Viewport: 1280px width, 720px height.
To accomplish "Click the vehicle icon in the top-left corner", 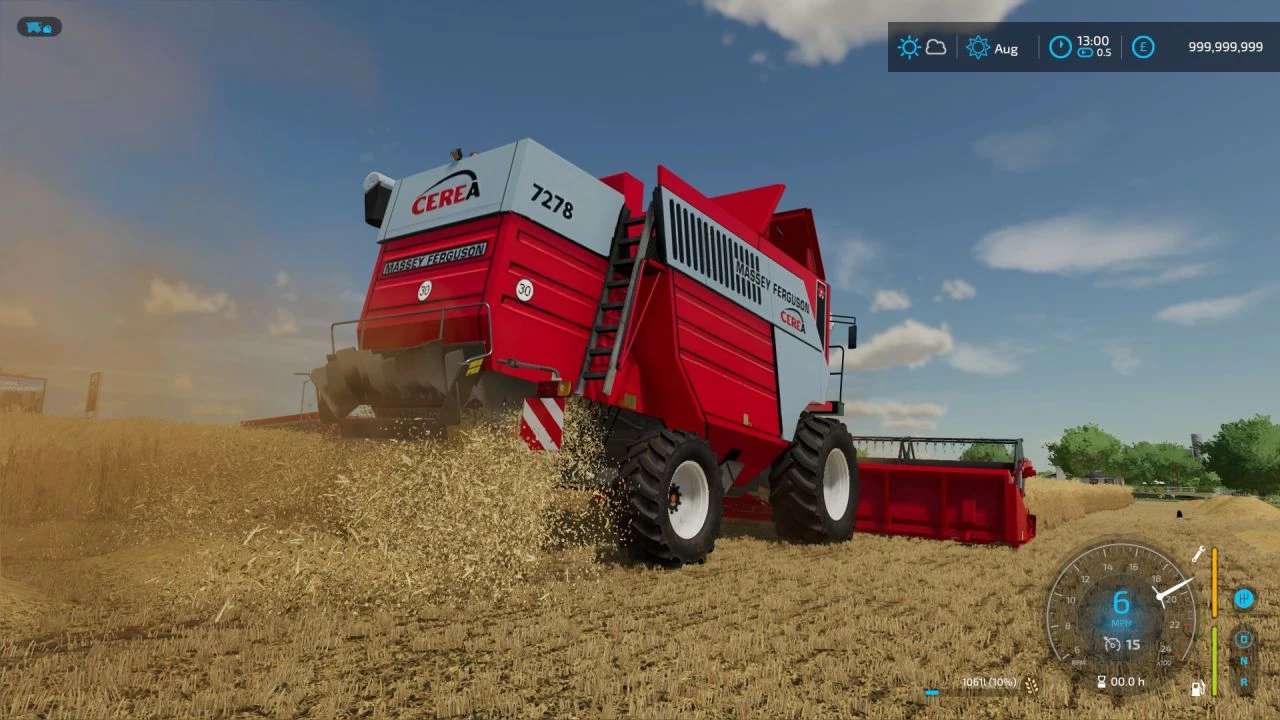I will [39, 27].
